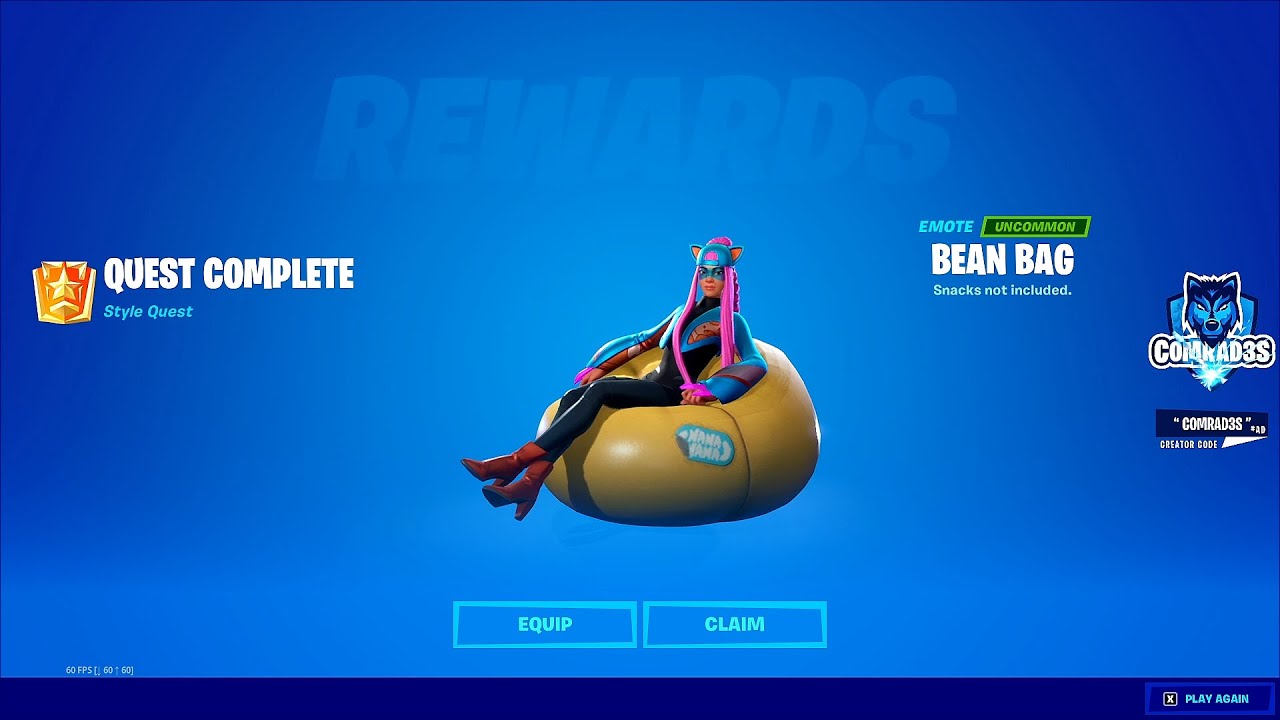Click the QUEST COMPLETE heading
The image size is (1280, 720).
(x=228, y=275)
